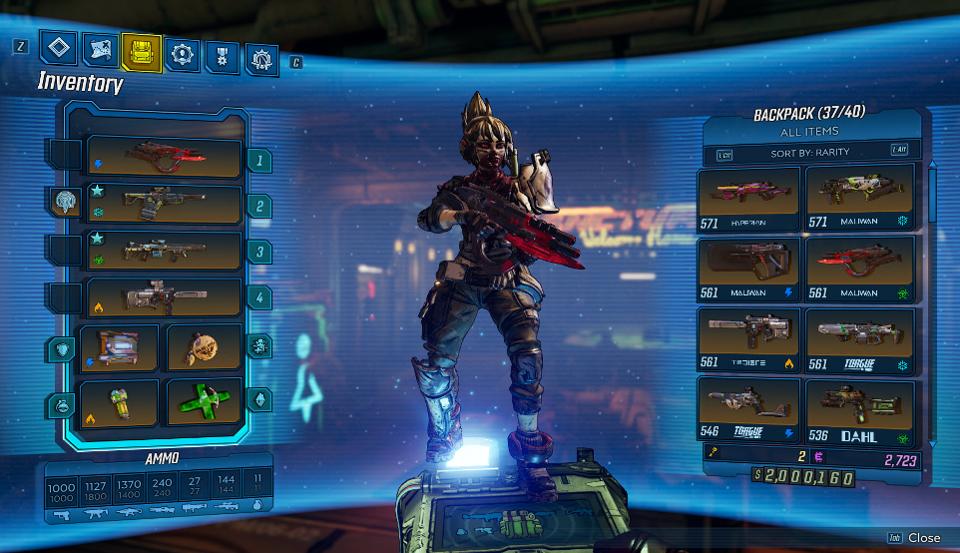Viewport: 960px width, 553px height.
Task: Pick the level 571 Maliwan weapon in backpack
Action: (860, 197)
